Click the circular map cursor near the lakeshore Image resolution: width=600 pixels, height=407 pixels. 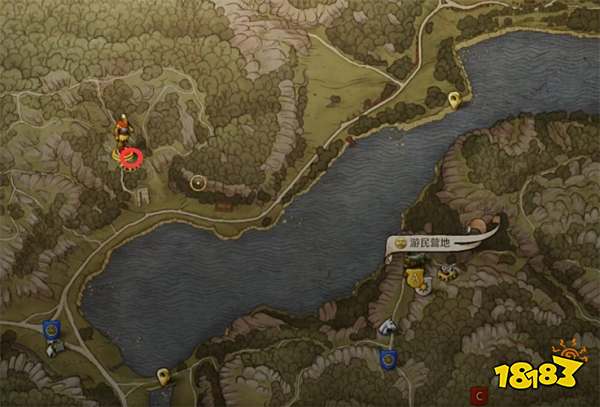click(198, 182)
